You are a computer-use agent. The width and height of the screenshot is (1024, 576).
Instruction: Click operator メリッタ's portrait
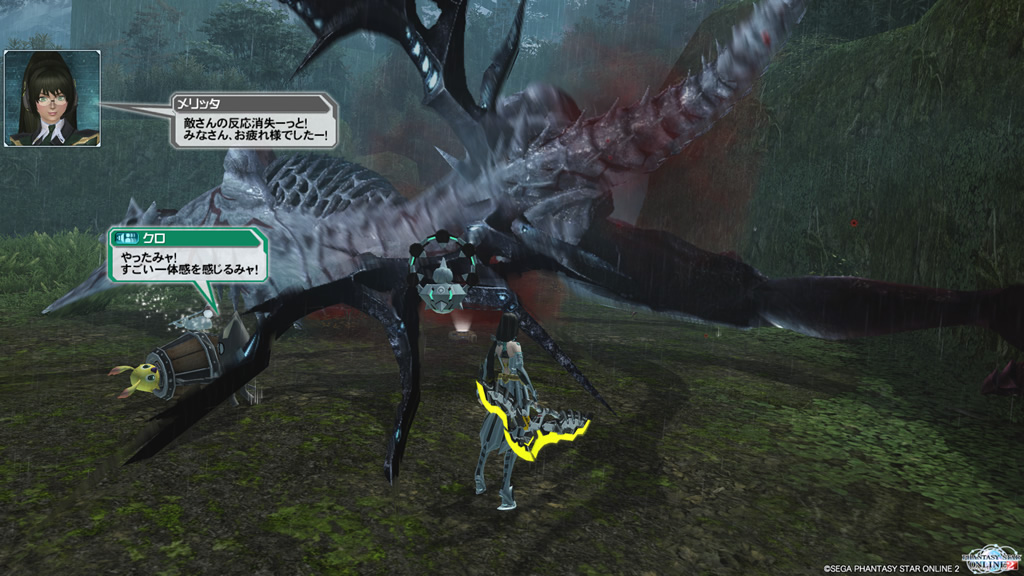coord(52,98)
